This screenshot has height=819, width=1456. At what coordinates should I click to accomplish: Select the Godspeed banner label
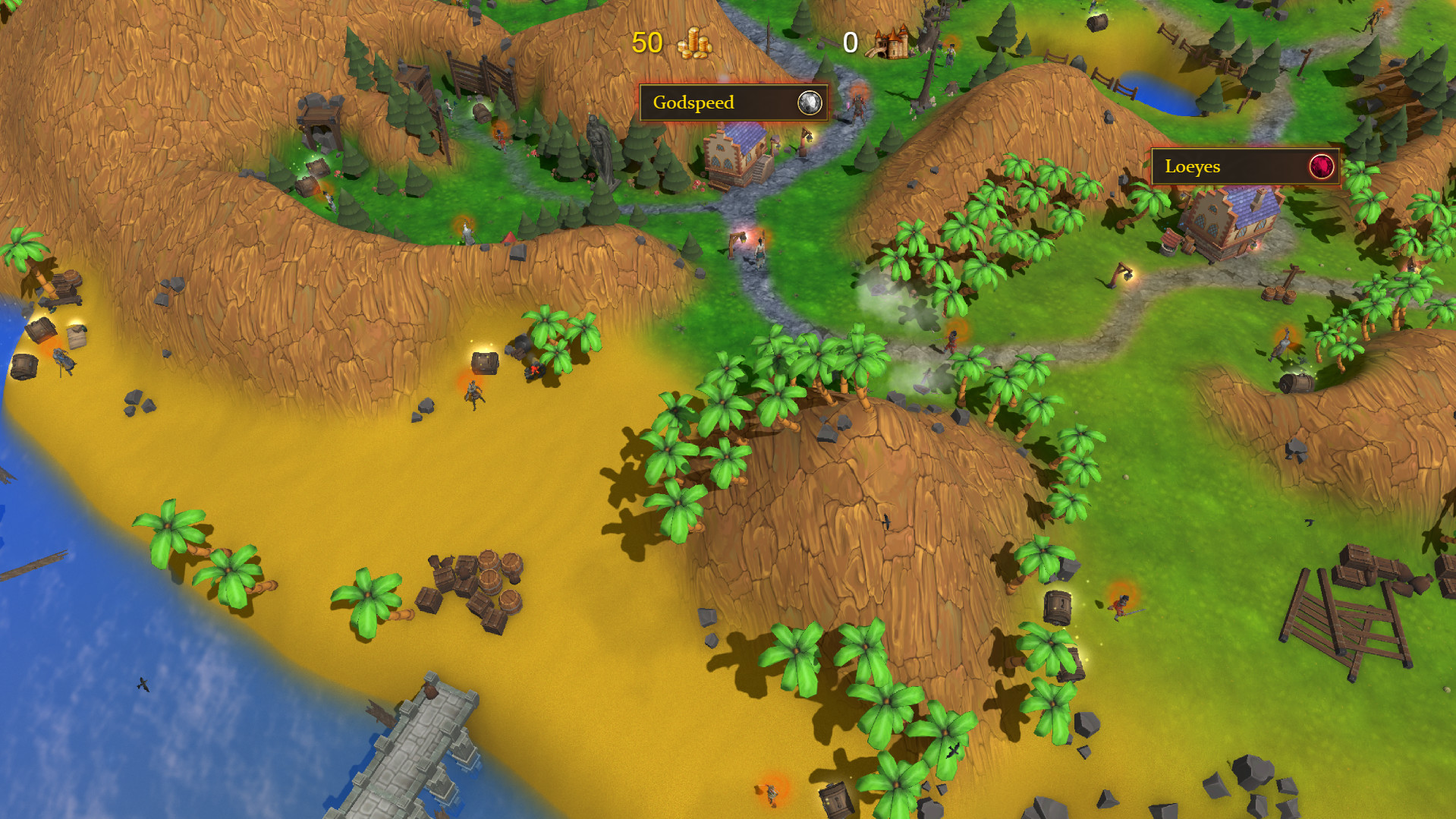(694, 102)
